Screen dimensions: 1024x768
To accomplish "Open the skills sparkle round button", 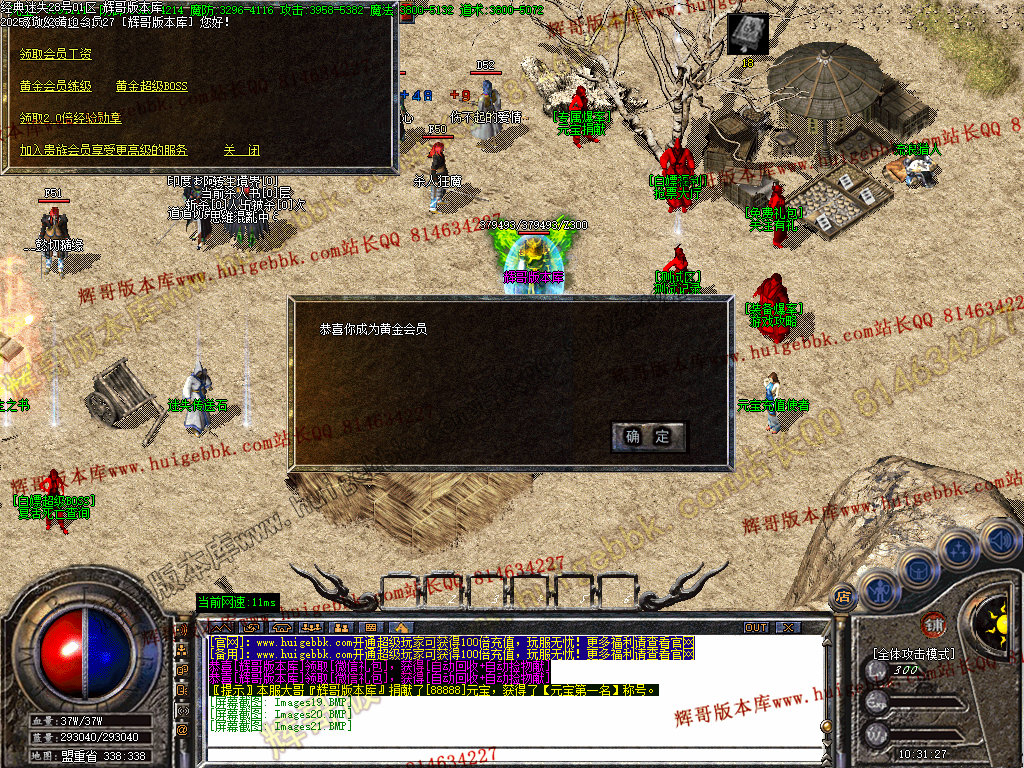I will tap(959, 549).
